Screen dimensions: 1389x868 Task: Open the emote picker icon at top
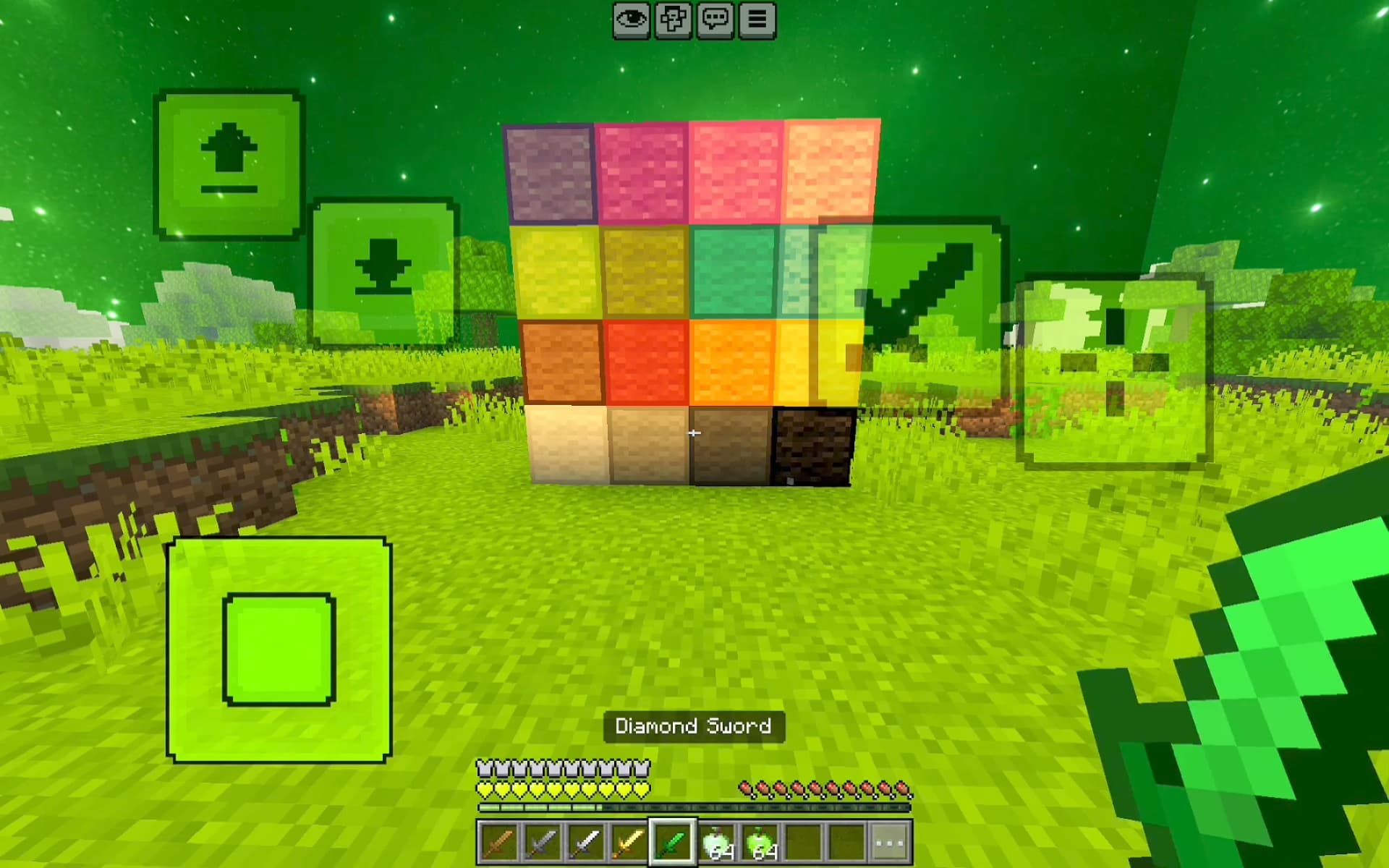(674, 20)
